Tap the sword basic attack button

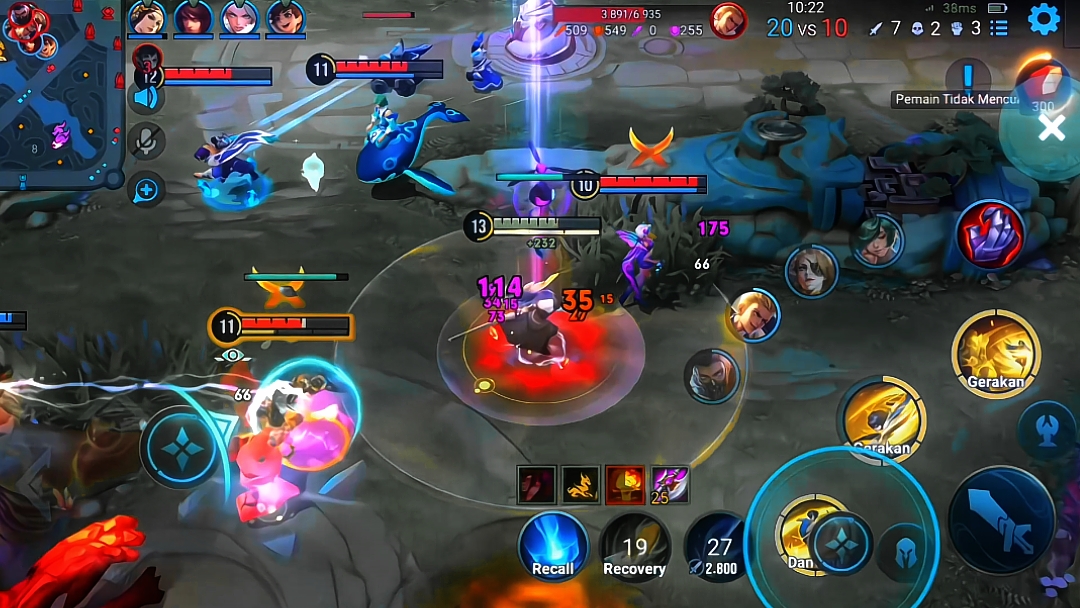tap(1001, 520)
